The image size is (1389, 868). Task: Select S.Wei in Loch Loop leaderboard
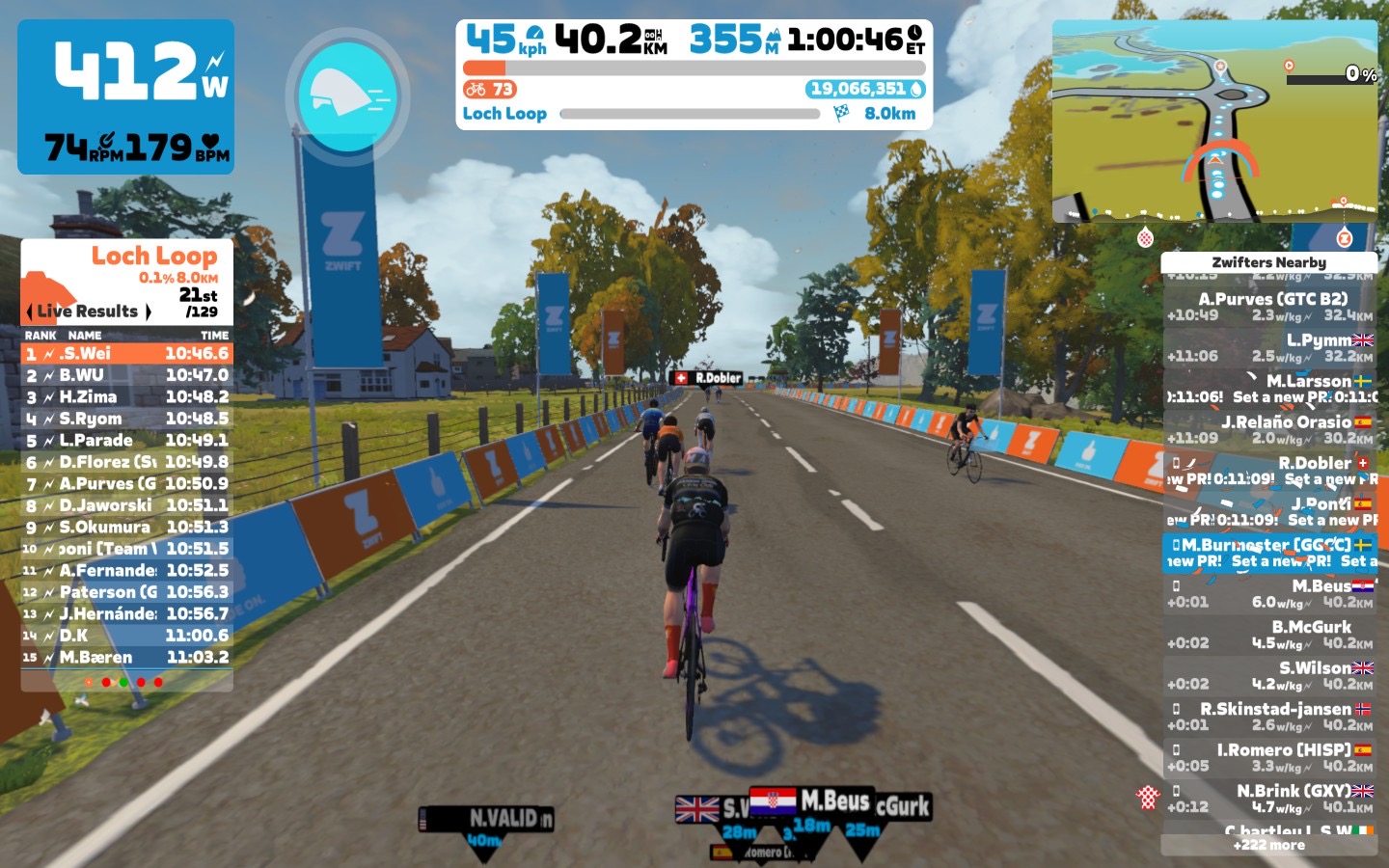127,354
